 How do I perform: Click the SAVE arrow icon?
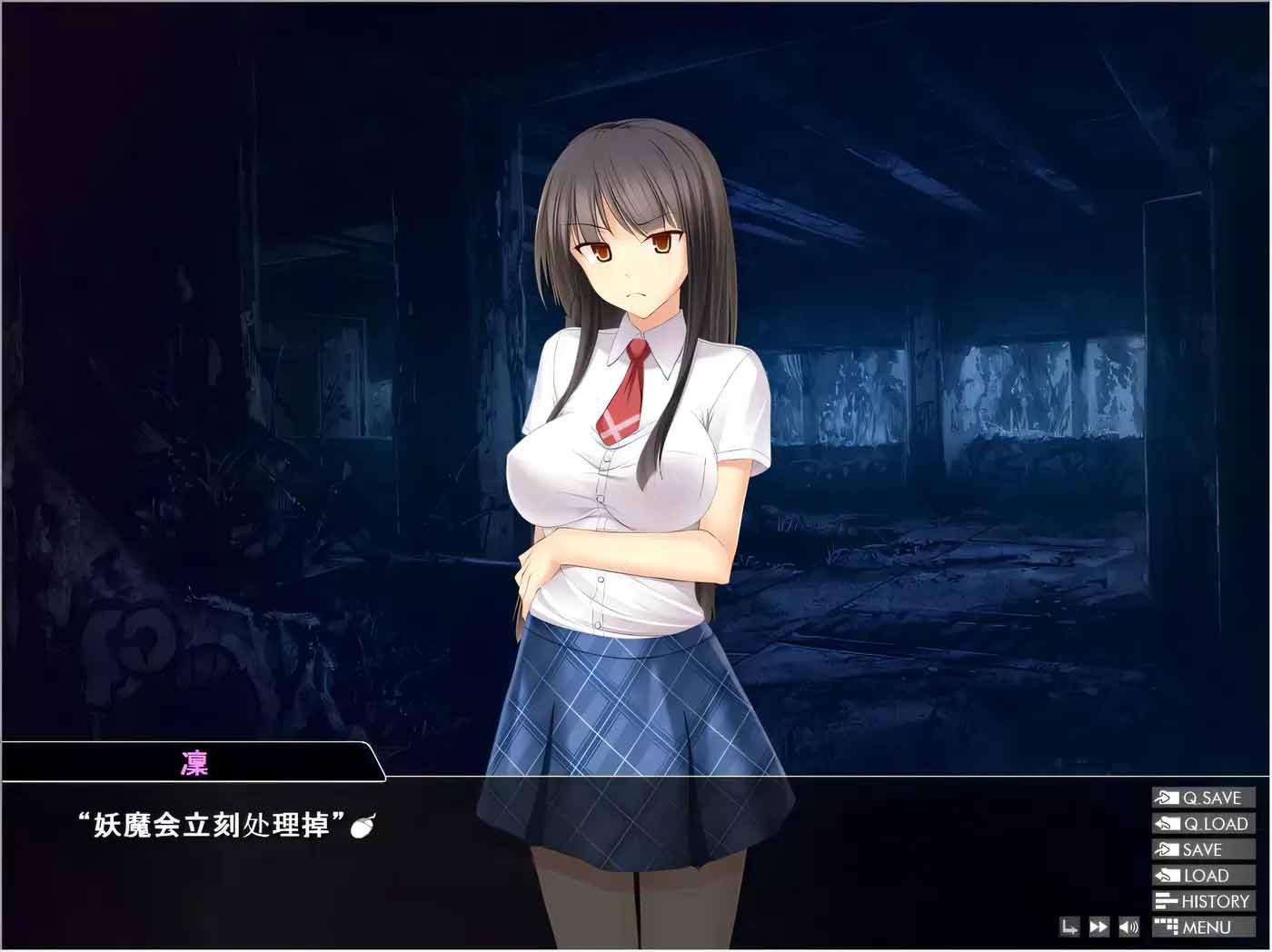pos(1167,848)
